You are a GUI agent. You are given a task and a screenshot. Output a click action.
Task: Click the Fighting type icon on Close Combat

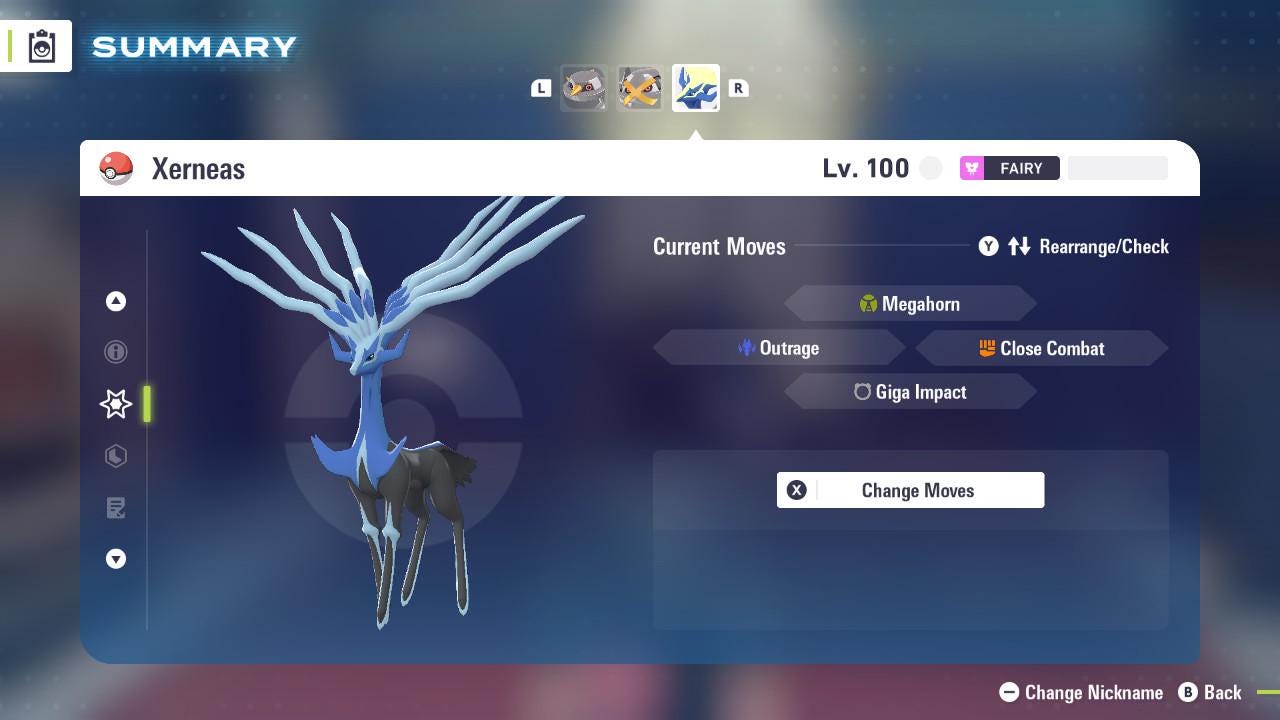[990, 348]
